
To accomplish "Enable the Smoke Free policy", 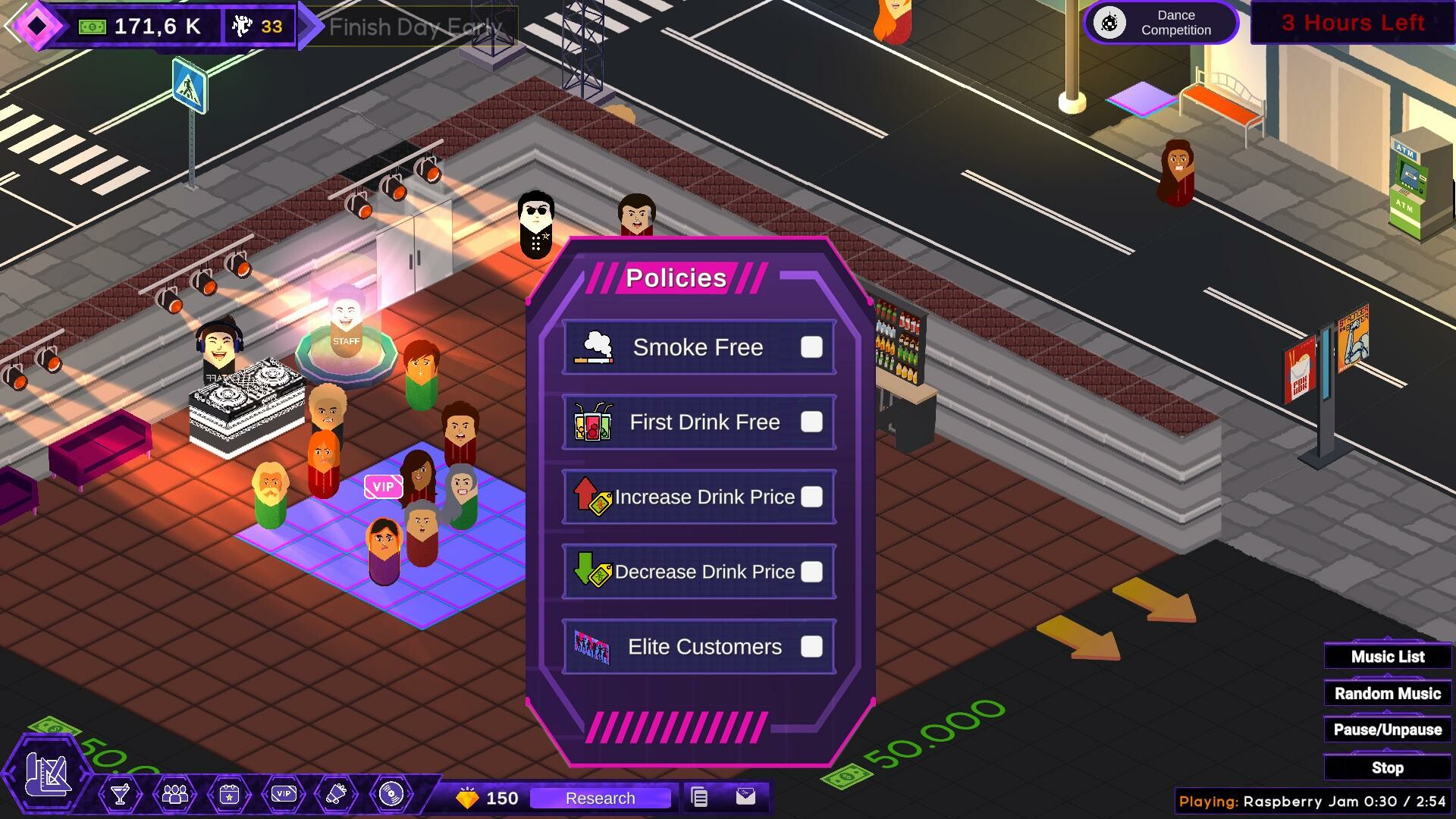I will (x=812, y=347).
